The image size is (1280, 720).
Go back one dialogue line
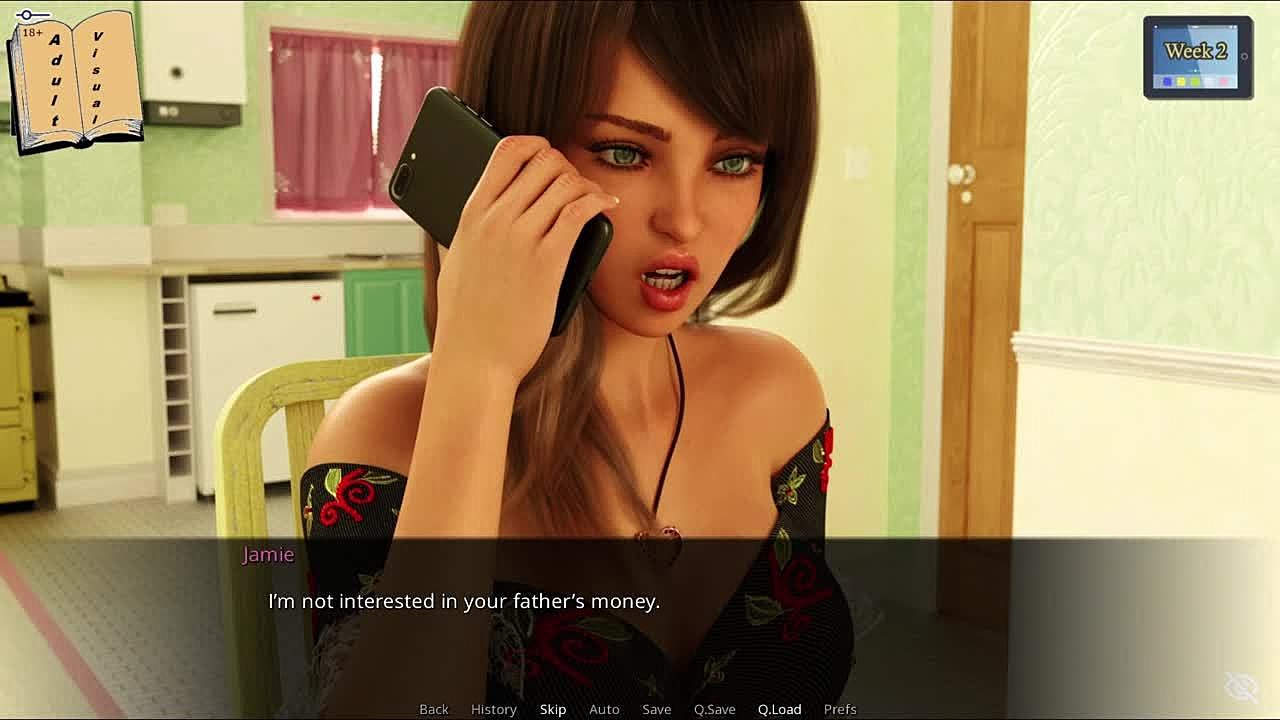coord(433,709)
